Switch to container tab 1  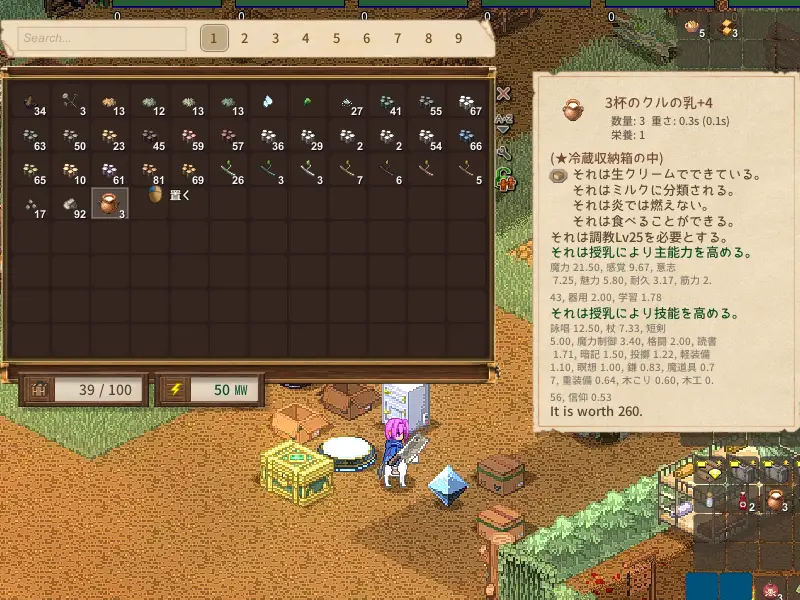coord(213,39)
